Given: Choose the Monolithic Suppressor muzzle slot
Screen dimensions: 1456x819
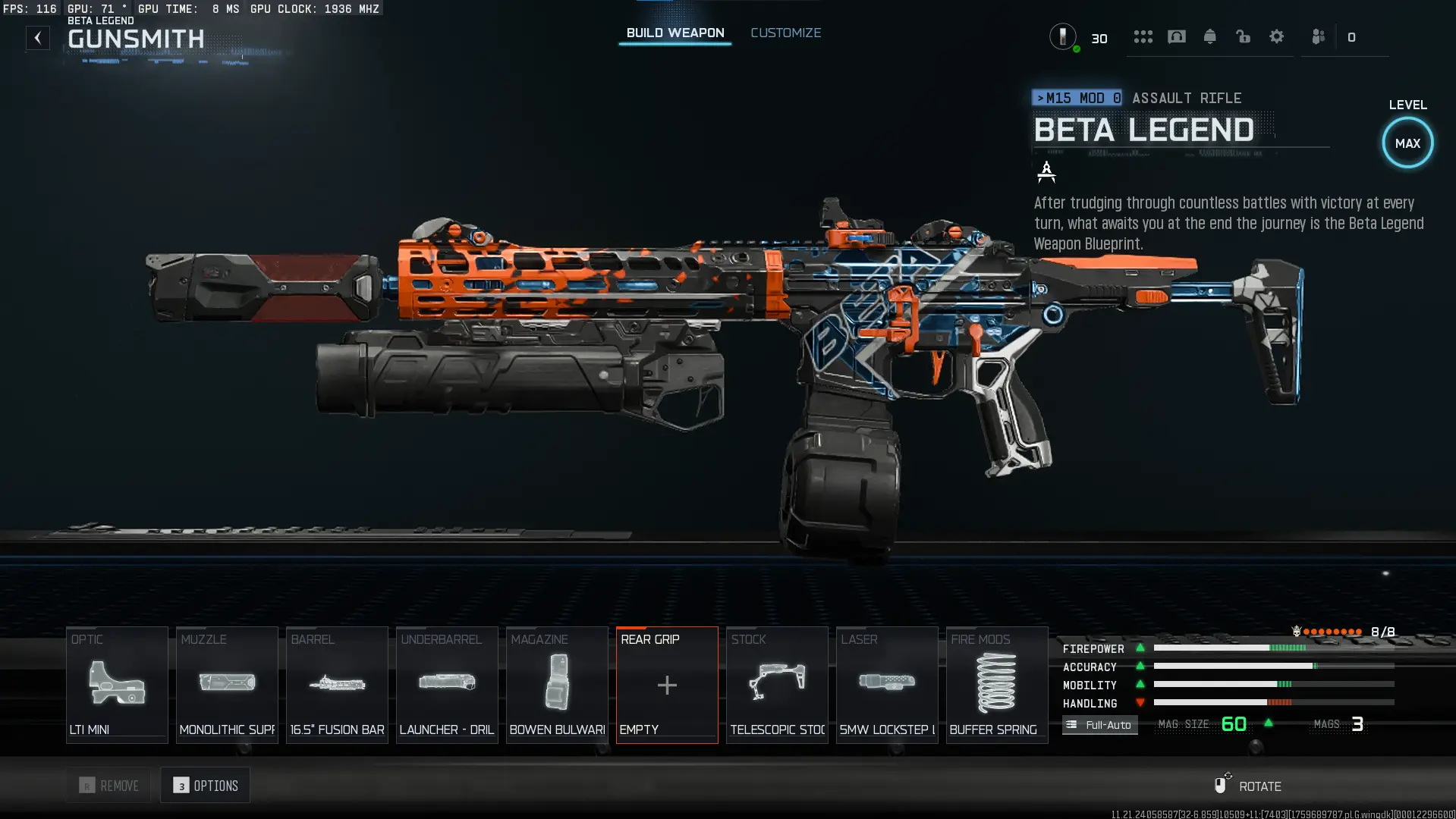Looking at the screenshot, I should coord(227,685).
